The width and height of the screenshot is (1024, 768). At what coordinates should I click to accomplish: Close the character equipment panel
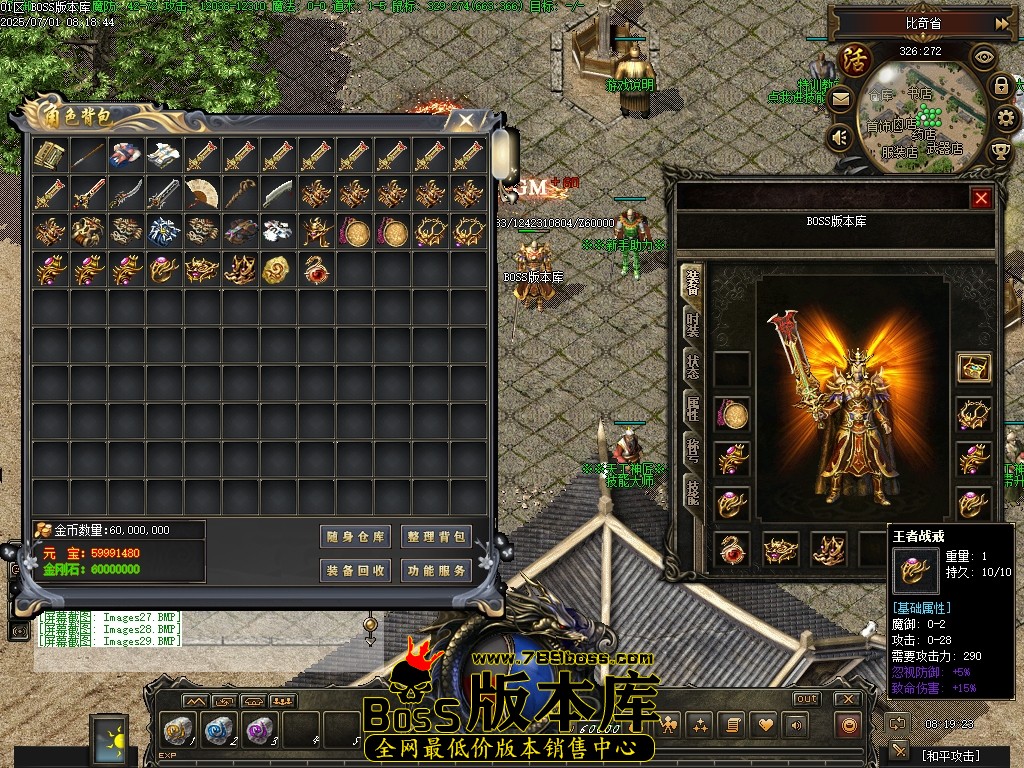tap(981, 198)
